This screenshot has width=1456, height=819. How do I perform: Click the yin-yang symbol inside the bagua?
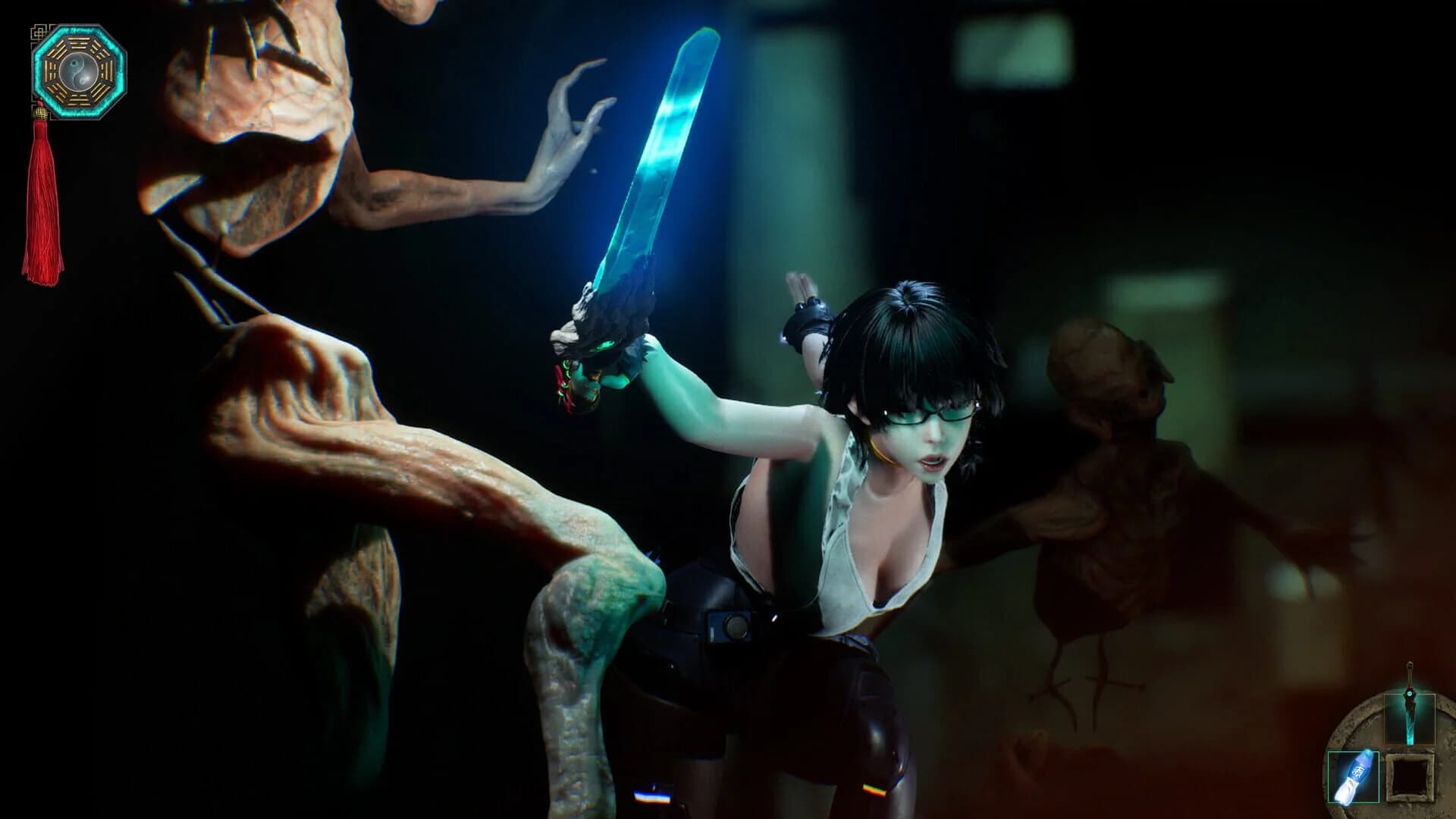78,72
